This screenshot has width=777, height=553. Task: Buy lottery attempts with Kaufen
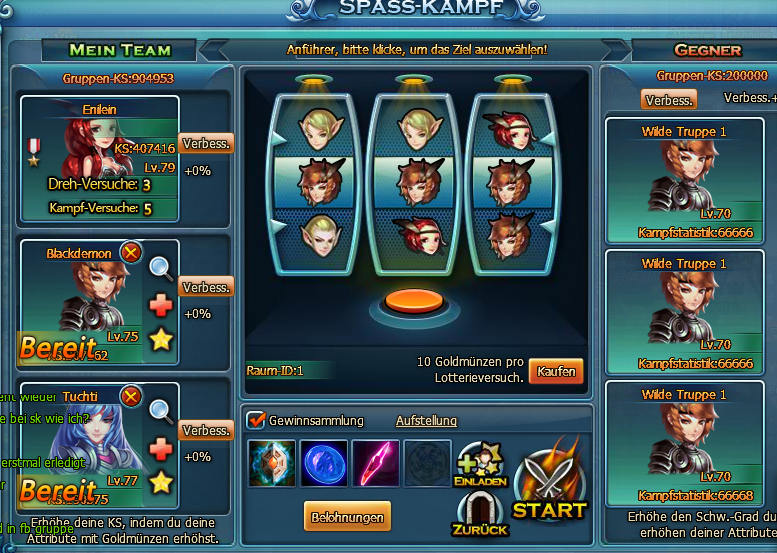(x=556, y=371)
